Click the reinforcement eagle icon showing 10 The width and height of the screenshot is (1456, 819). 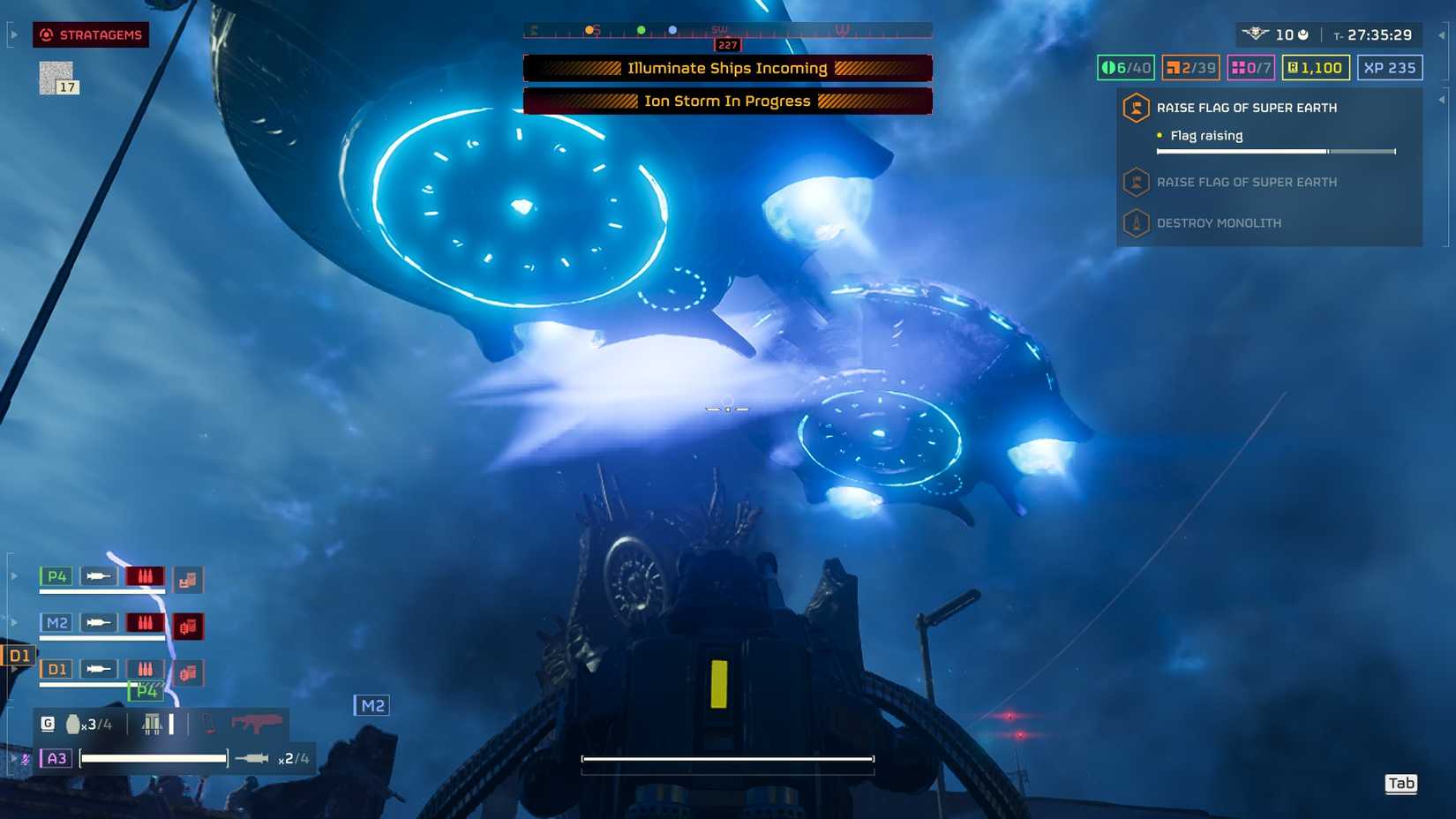coord(1256,34)
